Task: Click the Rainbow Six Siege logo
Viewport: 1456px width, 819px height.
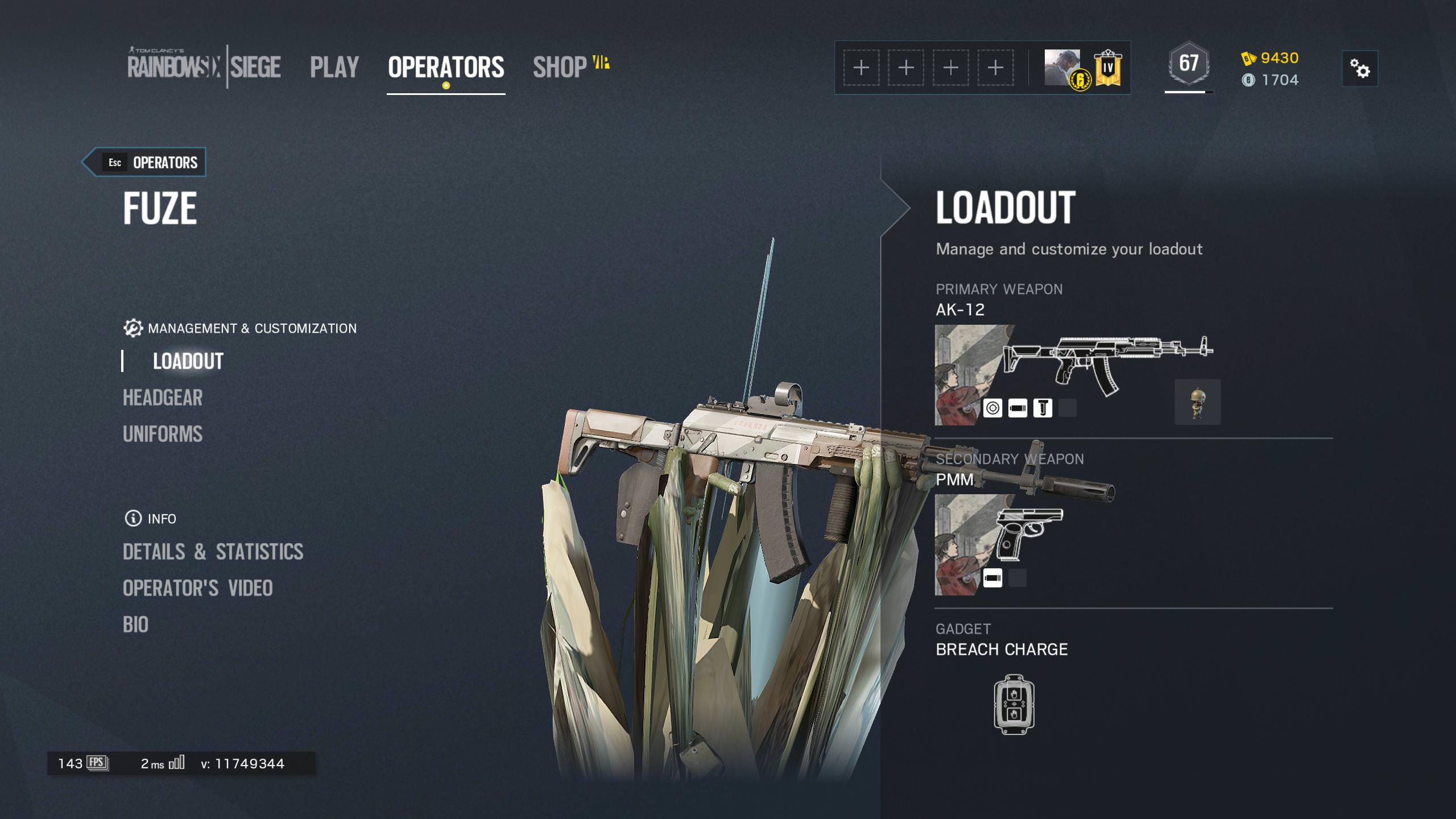Action: (204, 67)
